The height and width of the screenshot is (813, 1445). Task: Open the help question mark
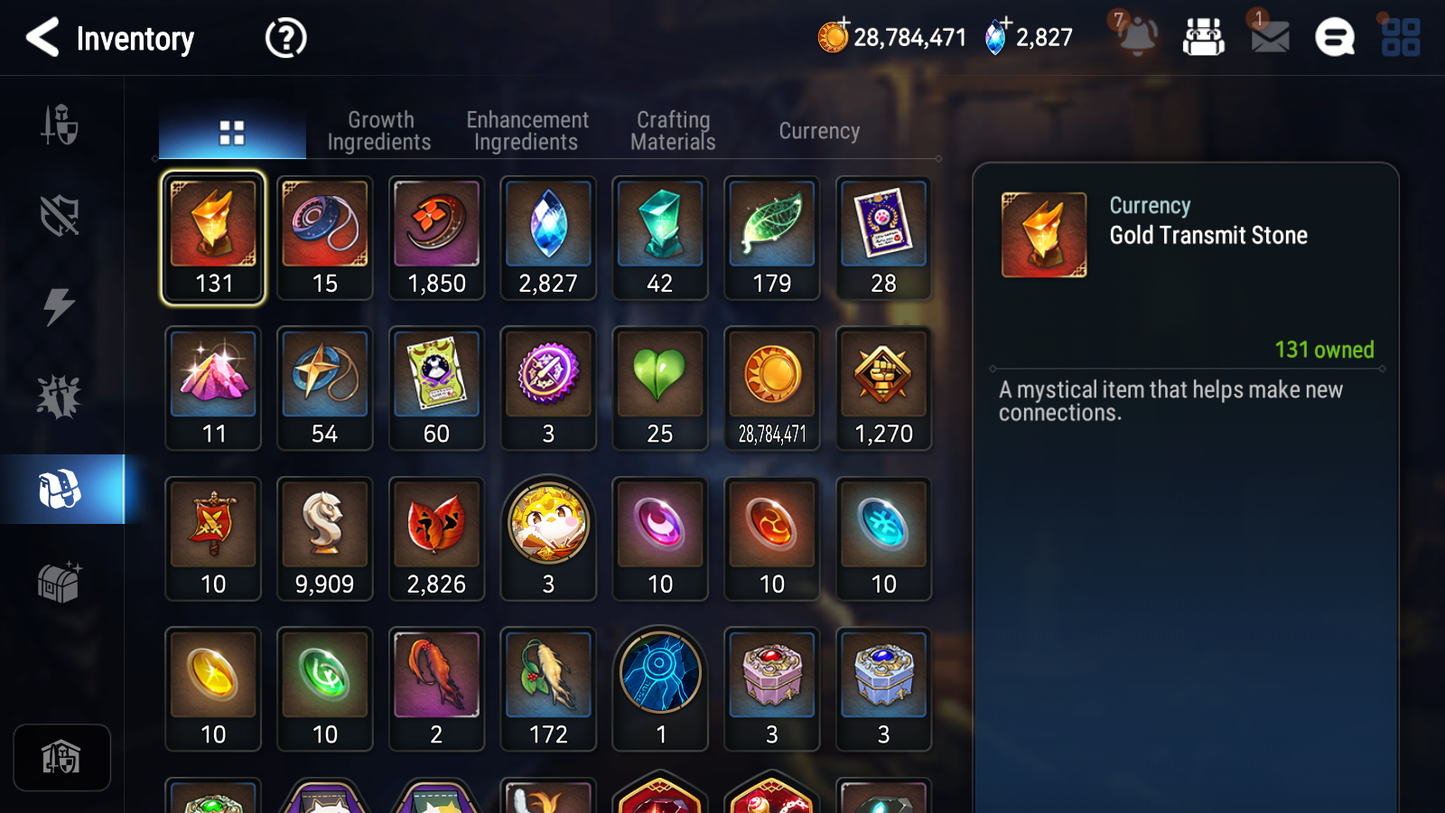tap(285, 36)
